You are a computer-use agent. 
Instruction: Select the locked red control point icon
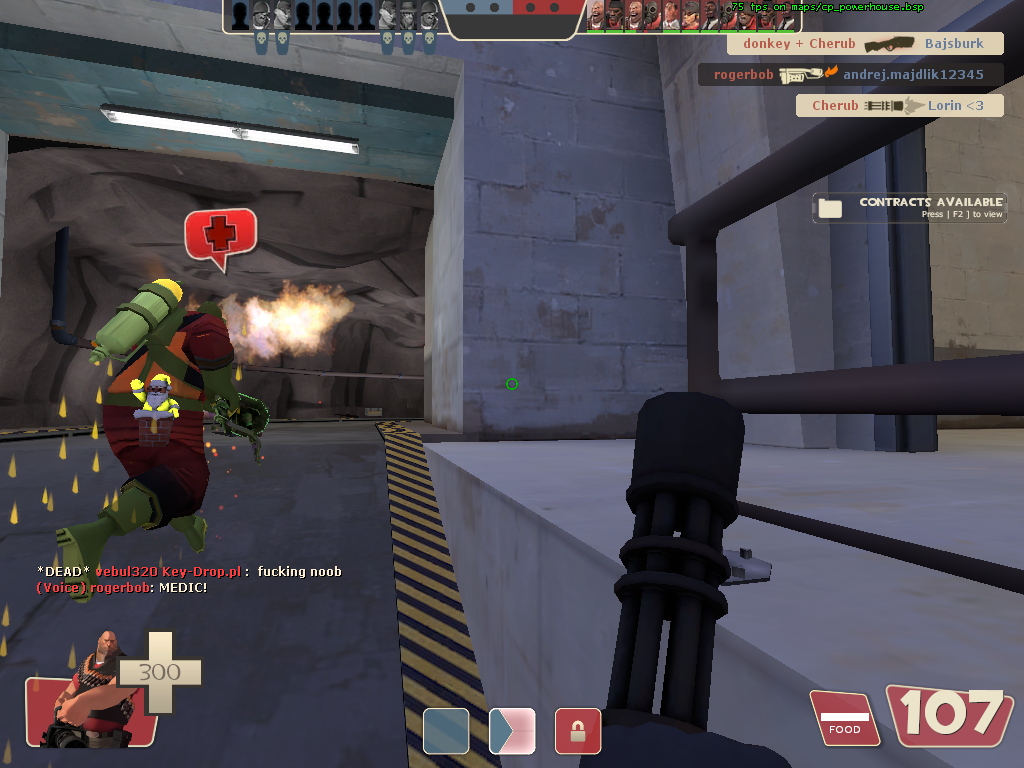[578, 731]
